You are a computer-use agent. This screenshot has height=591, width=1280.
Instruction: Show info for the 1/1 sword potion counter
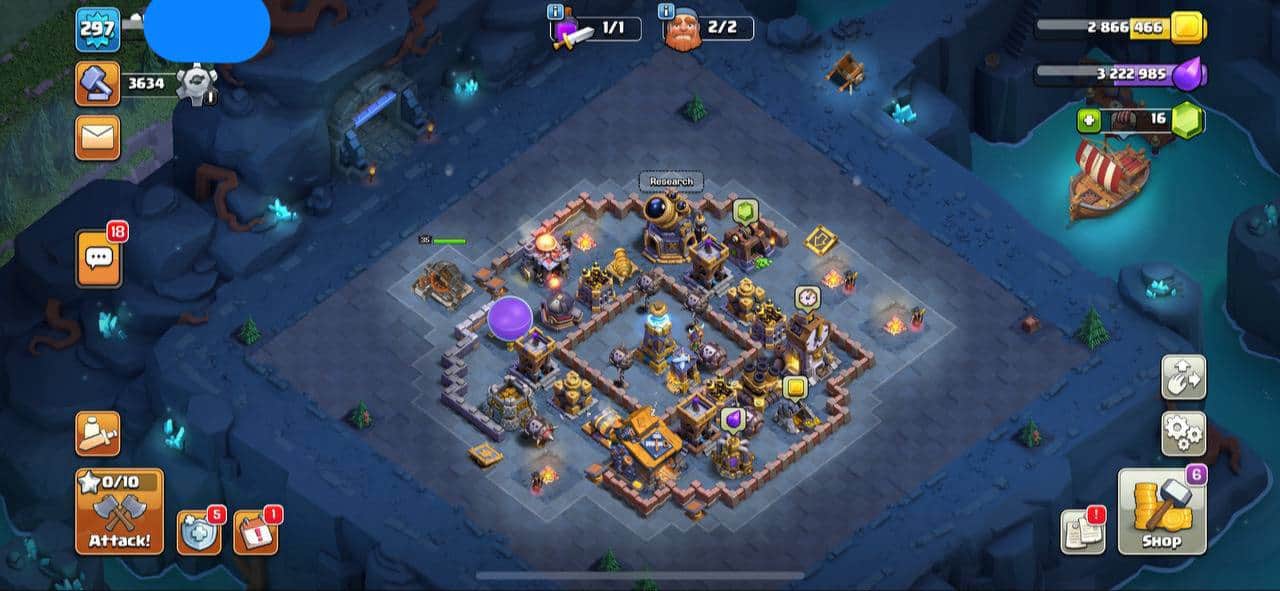click(x=554, y=12)
